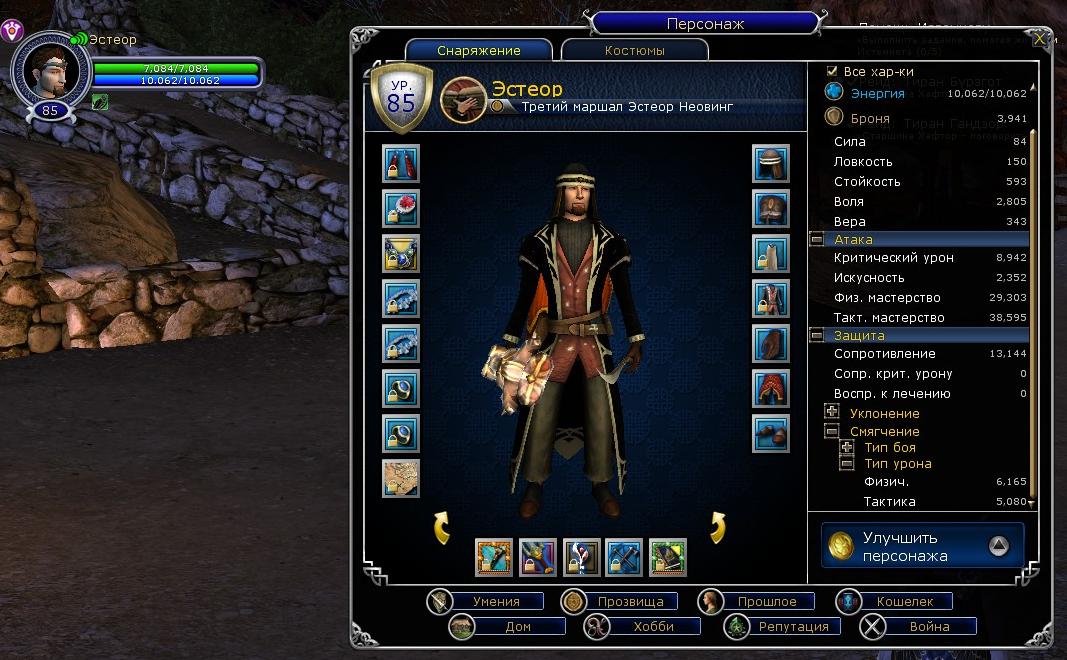Viewport: 1067px width, 660px height.
Task: Open the Умения panel
Action: 495,601
